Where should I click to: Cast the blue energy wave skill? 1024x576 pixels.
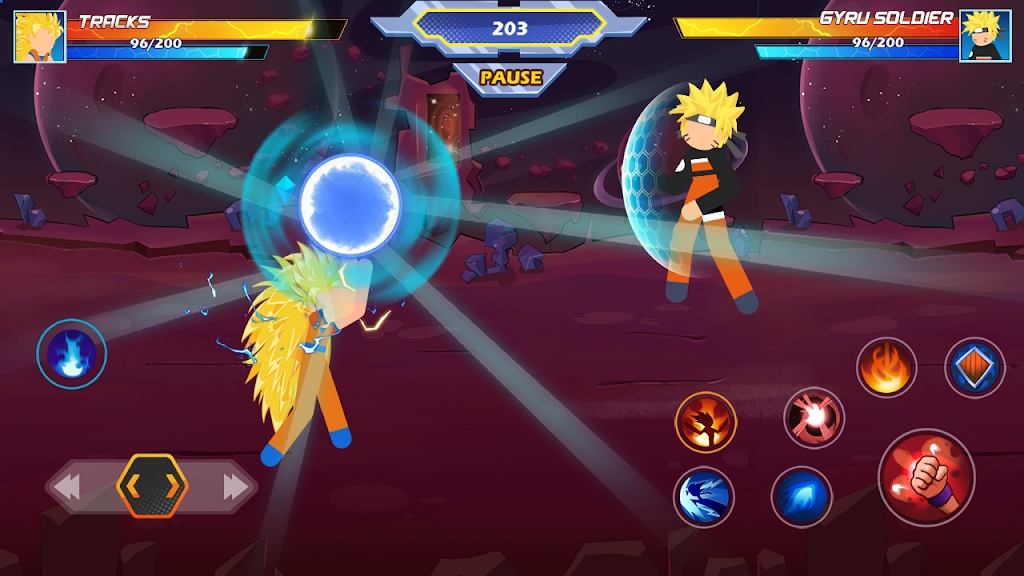tap(704, 497)
